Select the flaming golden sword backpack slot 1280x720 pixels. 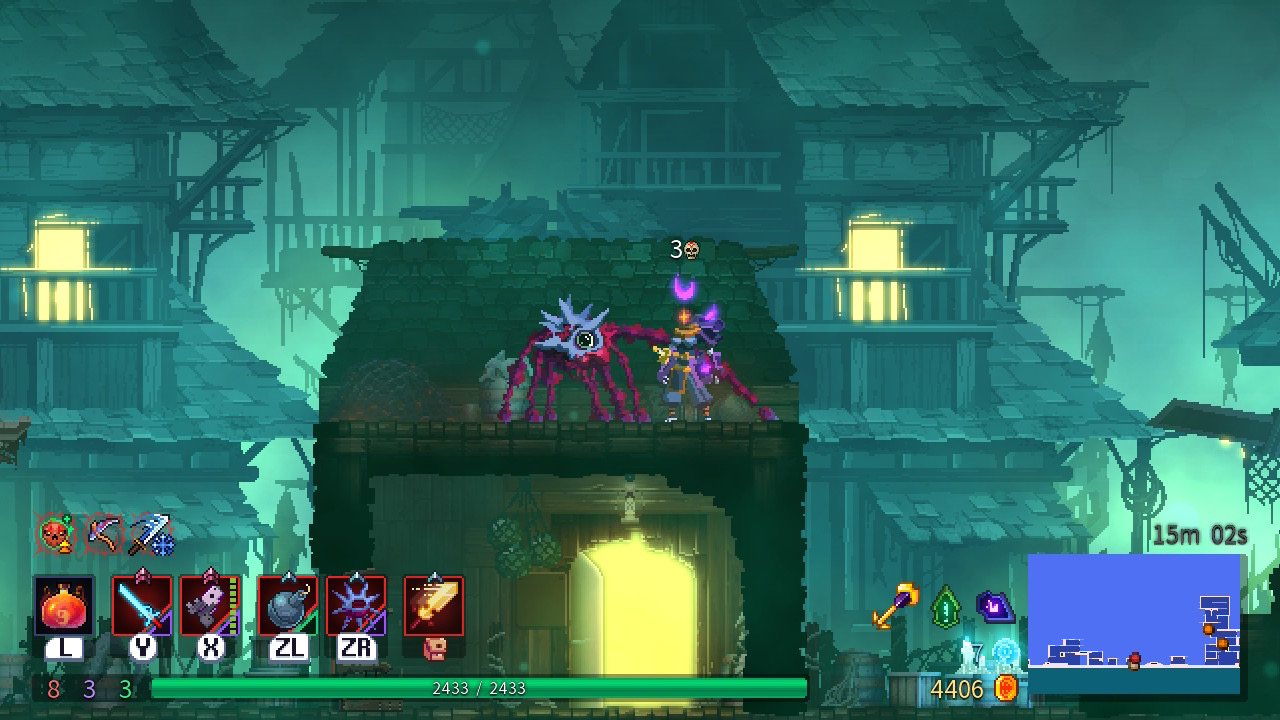point(433,606)
